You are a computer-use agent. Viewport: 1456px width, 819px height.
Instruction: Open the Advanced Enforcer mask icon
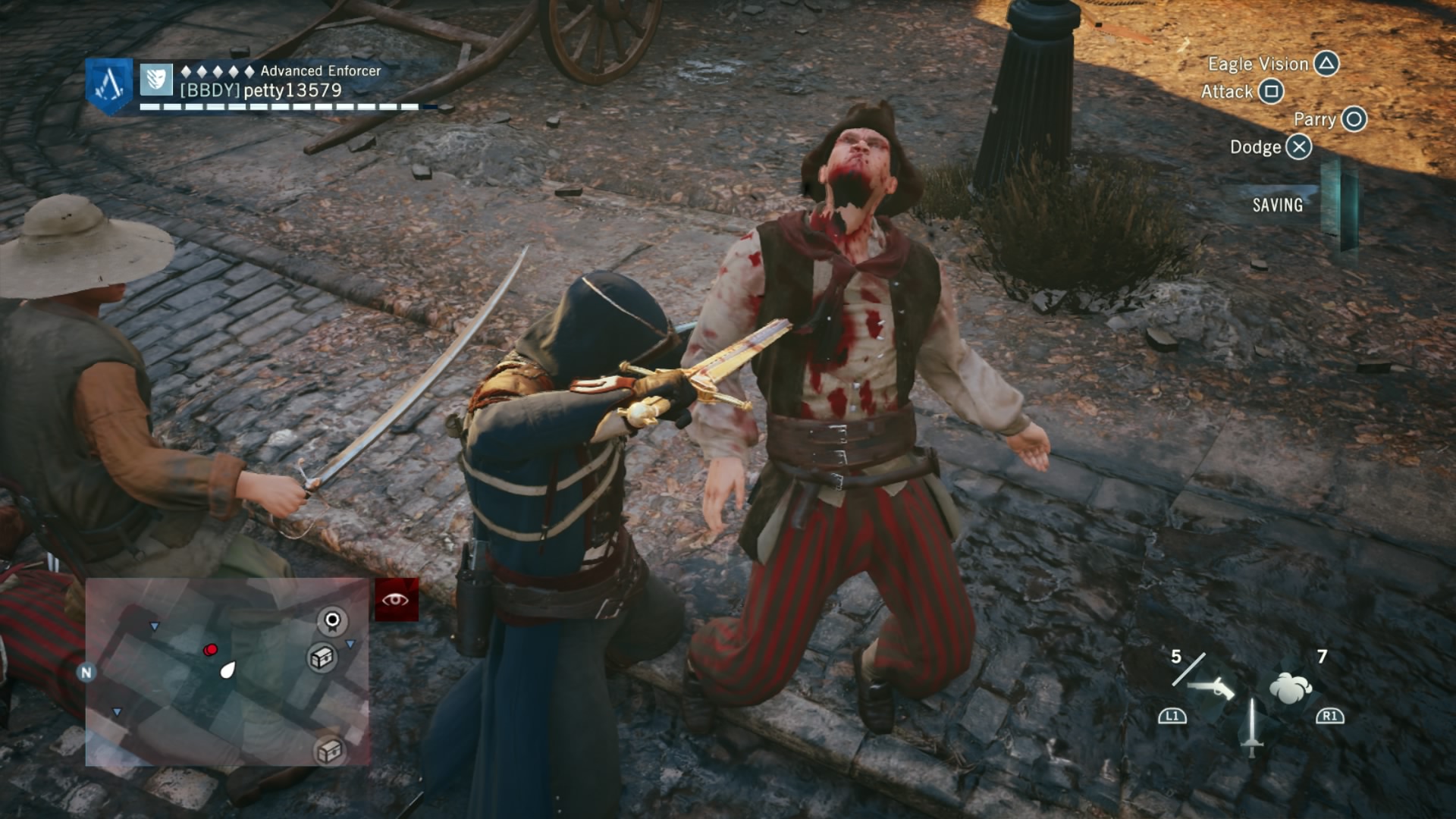click(x=156, y=79)
